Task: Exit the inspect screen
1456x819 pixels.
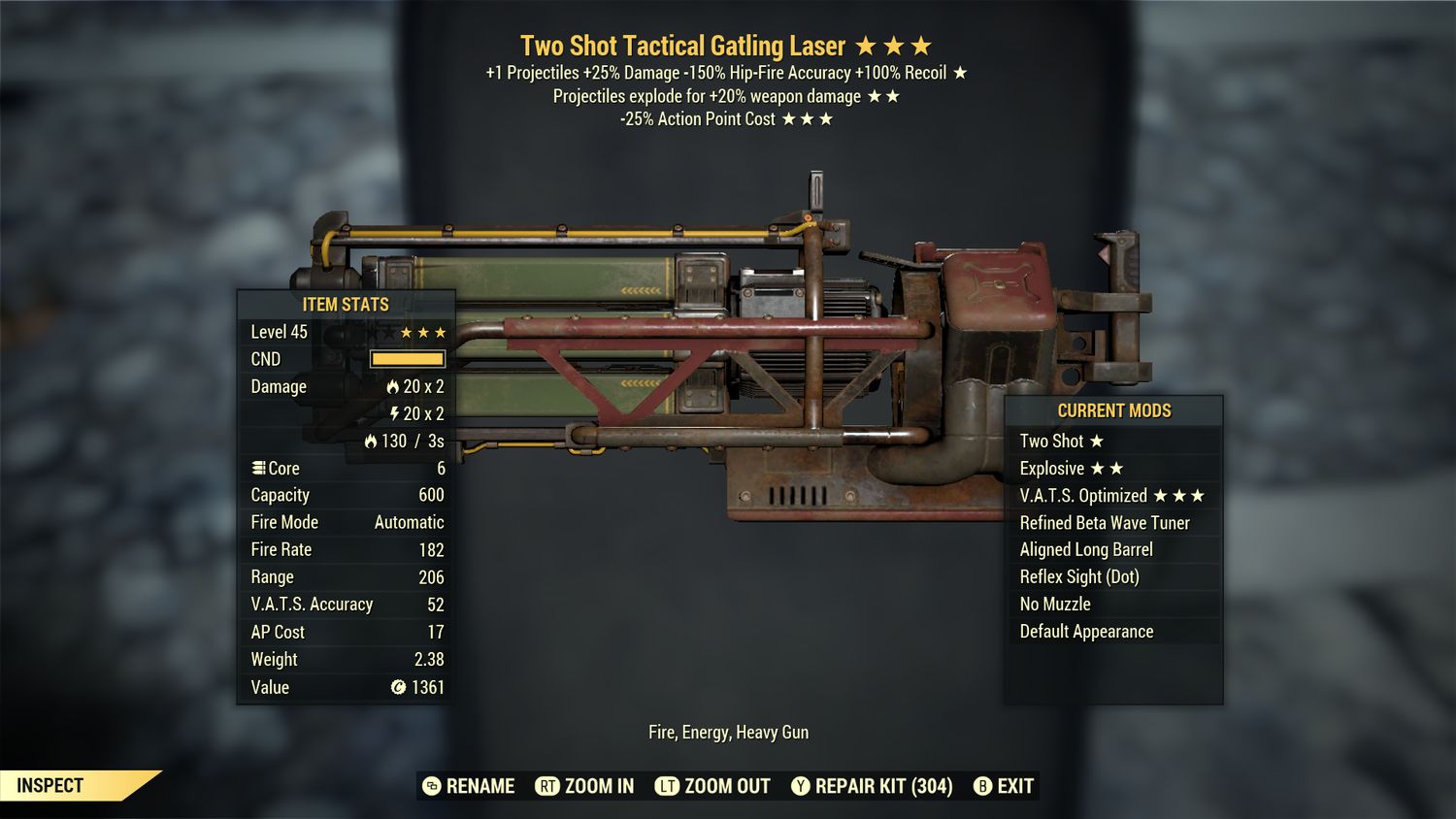Action: click(1004, 786)
